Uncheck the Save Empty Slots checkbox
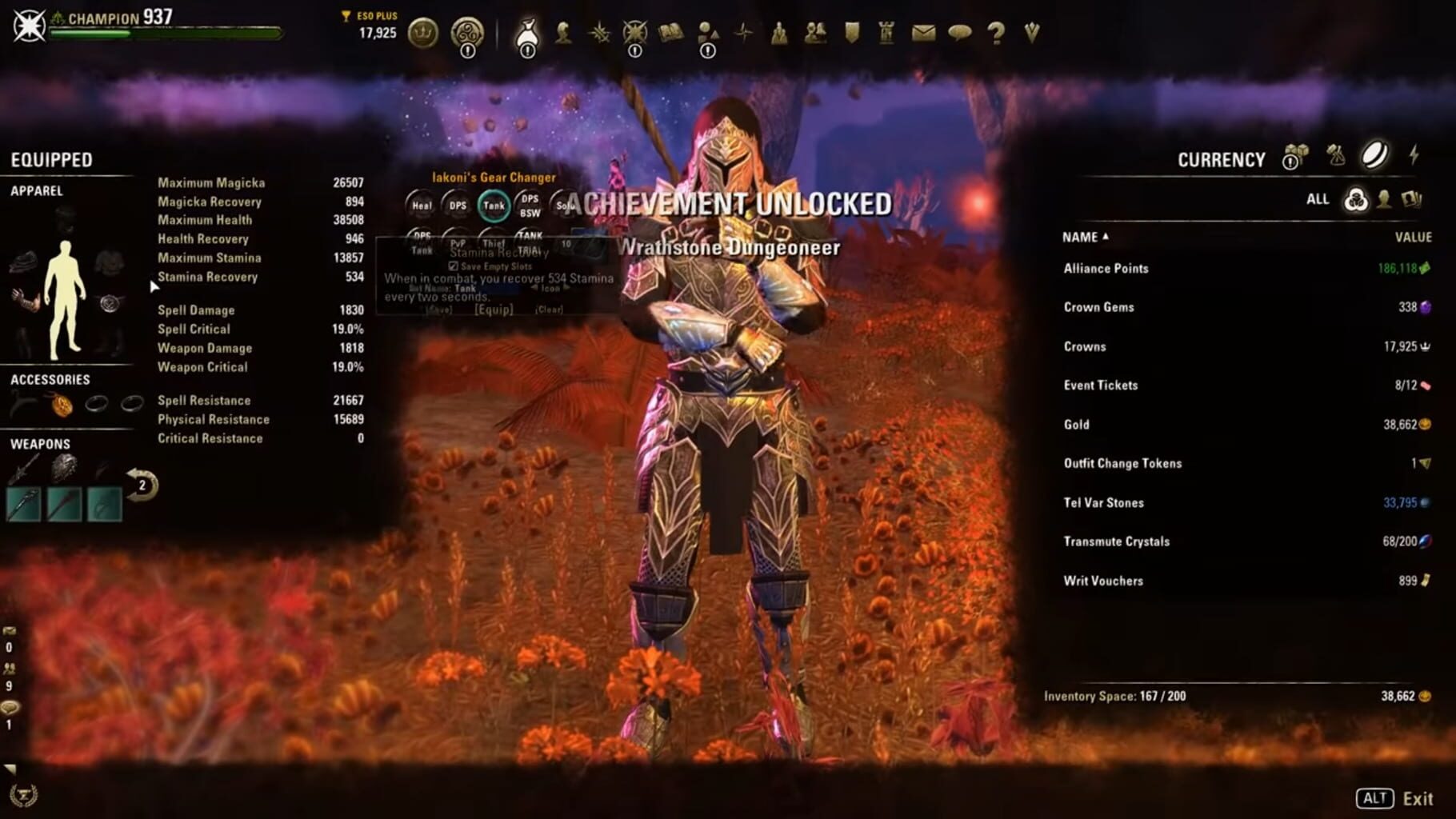 point(453,266)
